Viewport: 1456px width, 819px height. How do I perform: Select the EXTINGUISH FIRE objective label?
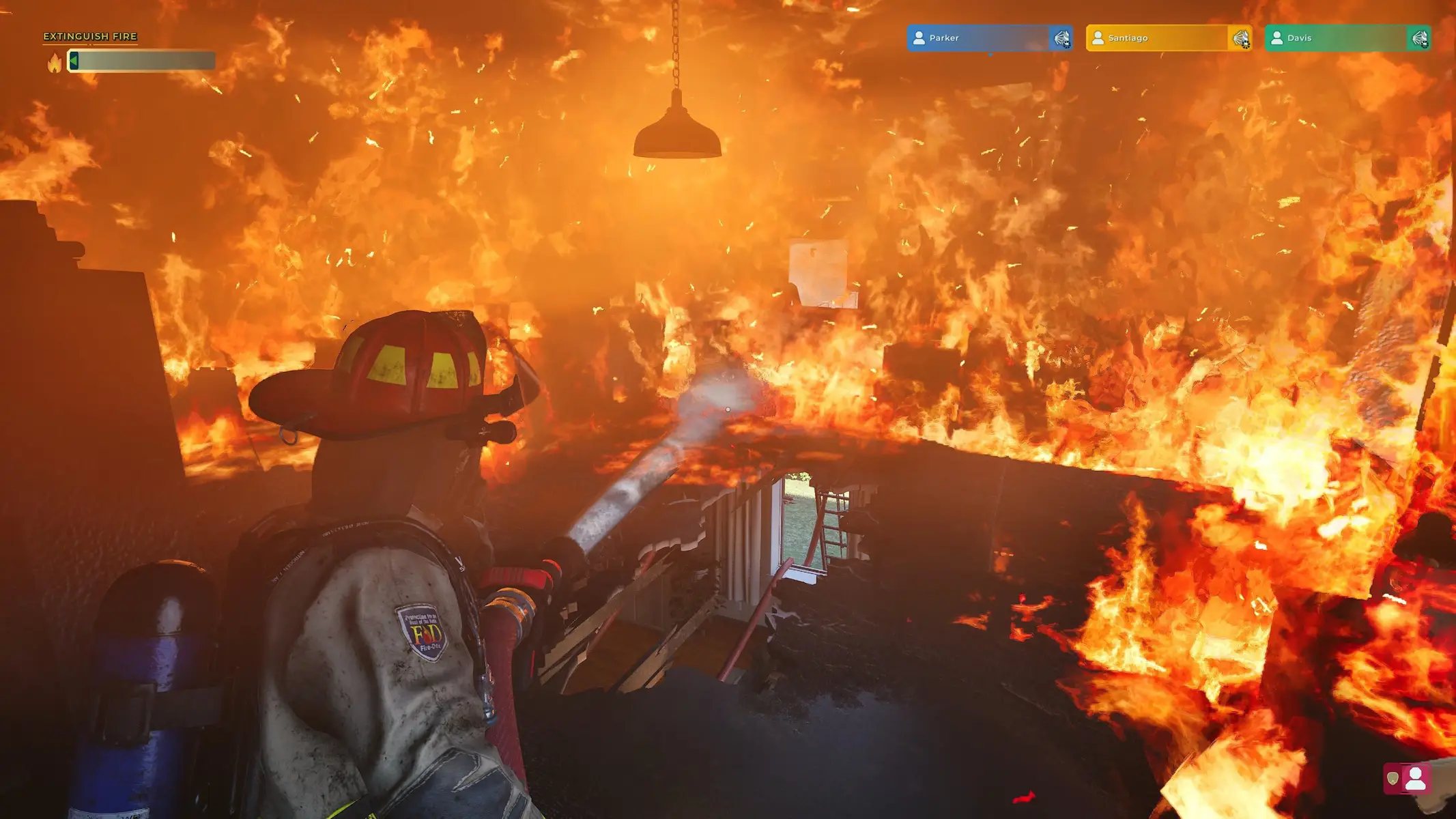tap(91, 35)
